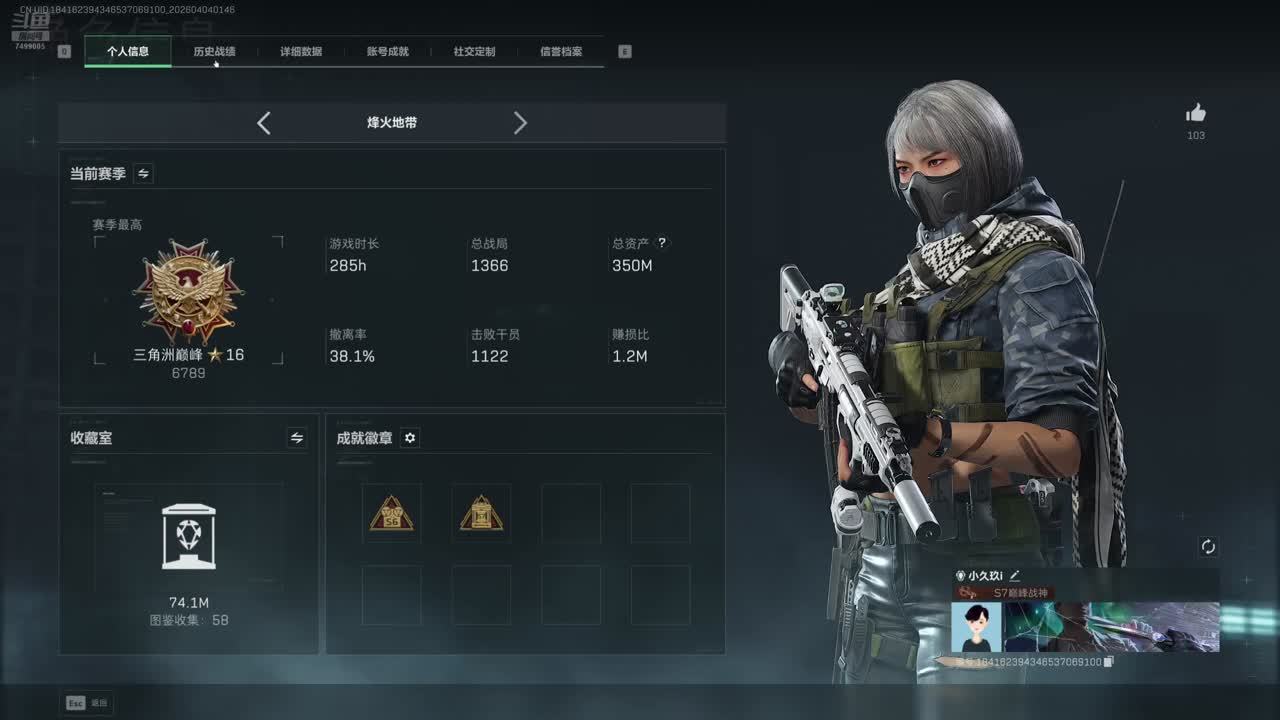
Task: Edit the player name 小久玖i
Action: (1014, 575)
